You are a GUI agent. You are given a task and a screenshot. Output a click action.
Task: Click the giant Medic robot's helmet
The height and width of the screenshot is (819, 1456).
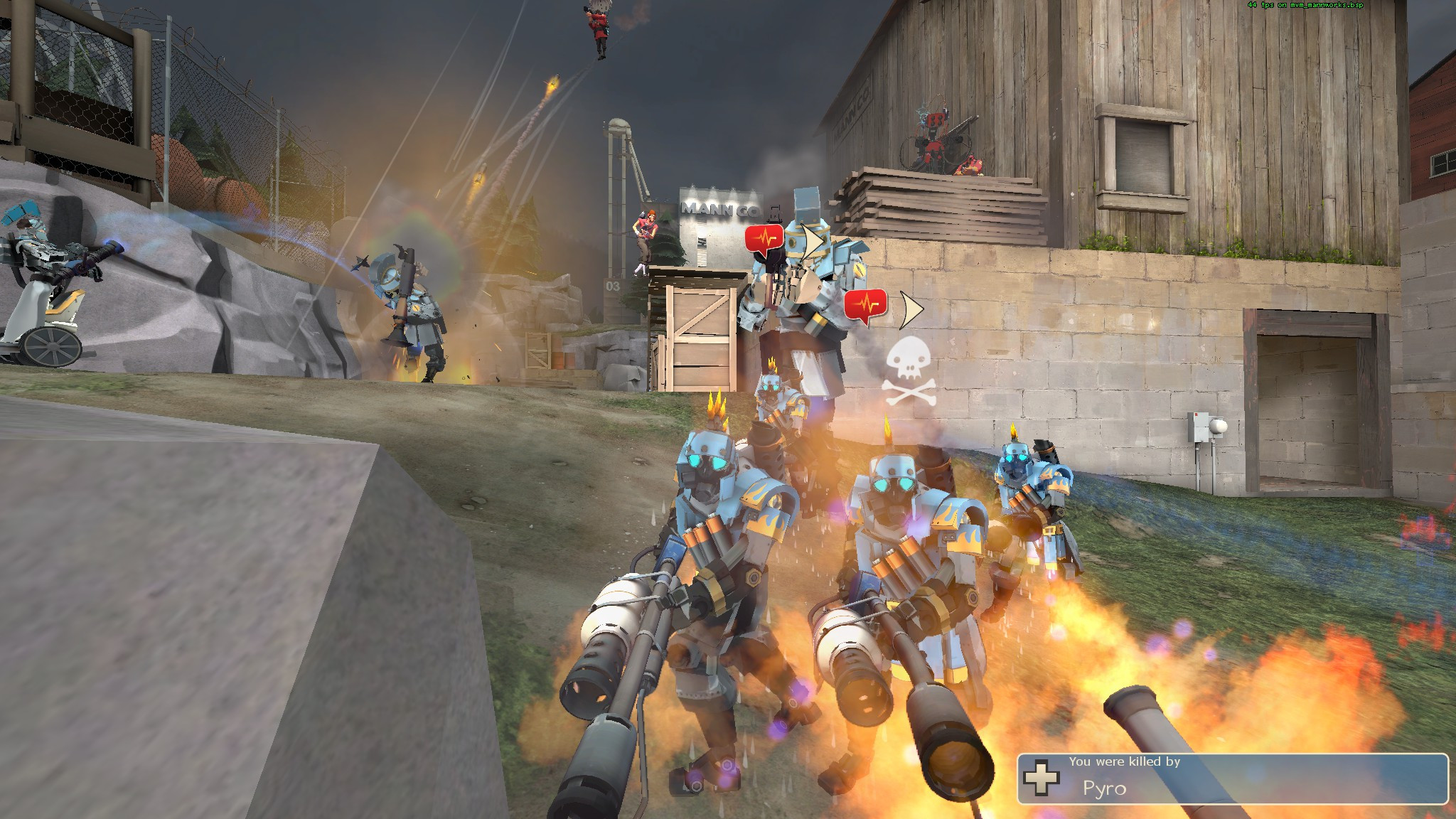[x=805, y=206]
